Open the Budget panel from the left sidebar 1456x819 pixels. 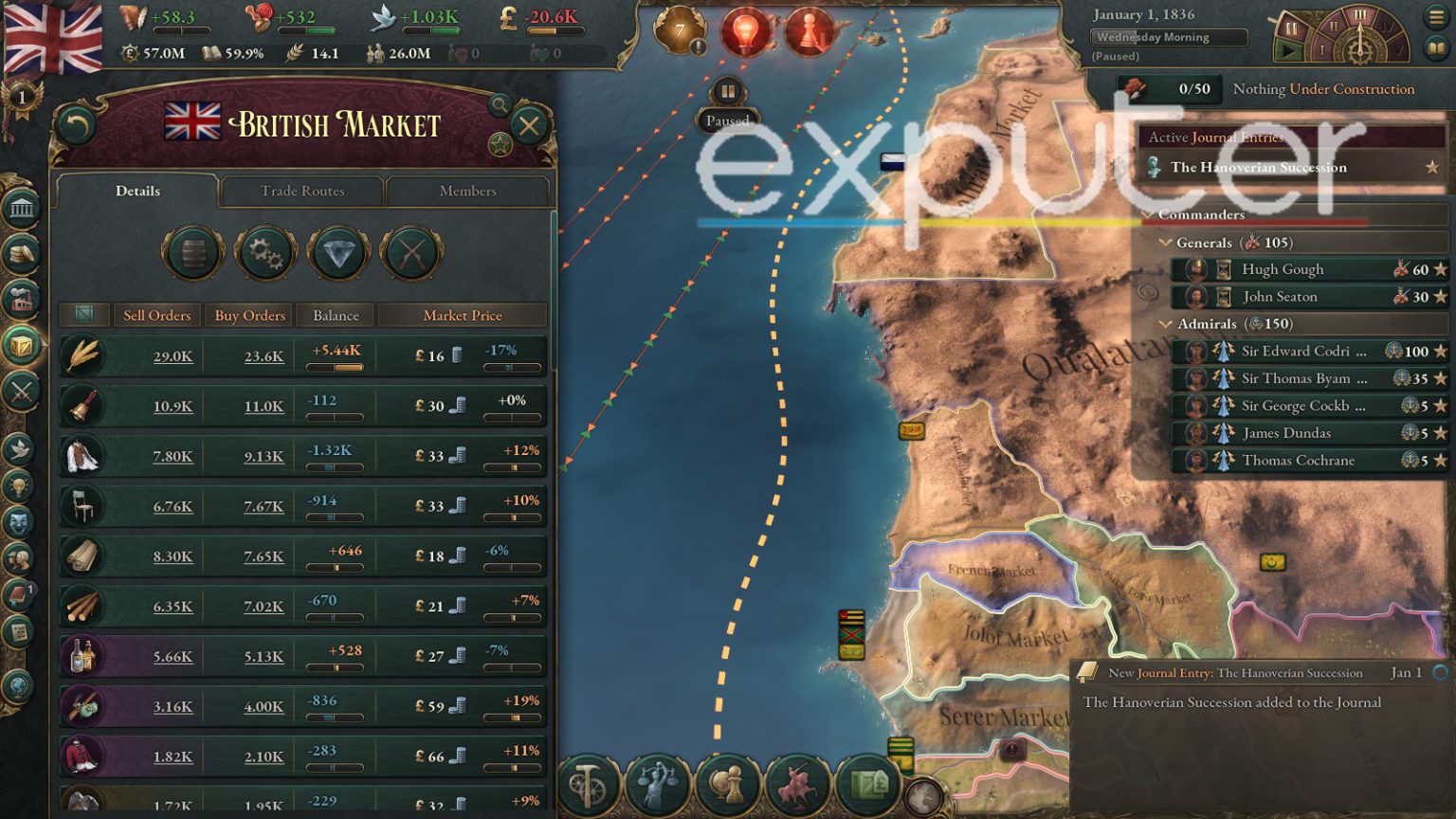21,251
